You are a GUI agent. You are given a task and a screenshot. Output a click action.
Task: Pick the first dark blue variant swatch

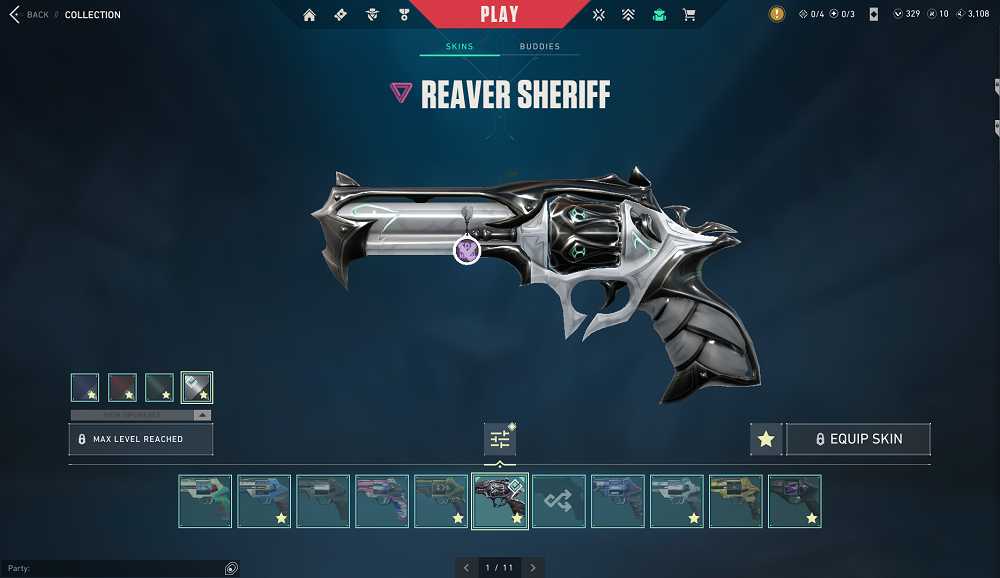[85, 387]
